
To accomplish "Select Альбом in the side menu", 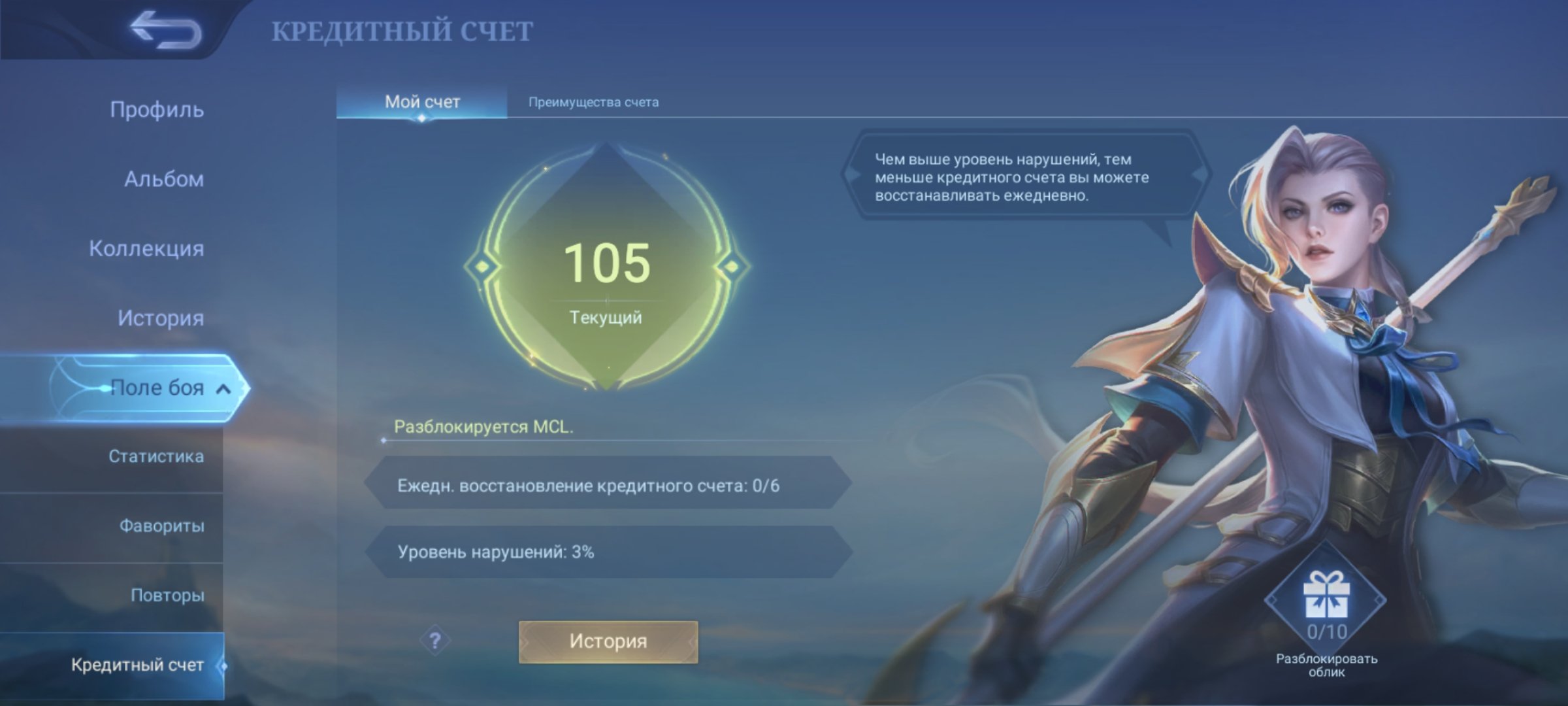I will (164, 179).
